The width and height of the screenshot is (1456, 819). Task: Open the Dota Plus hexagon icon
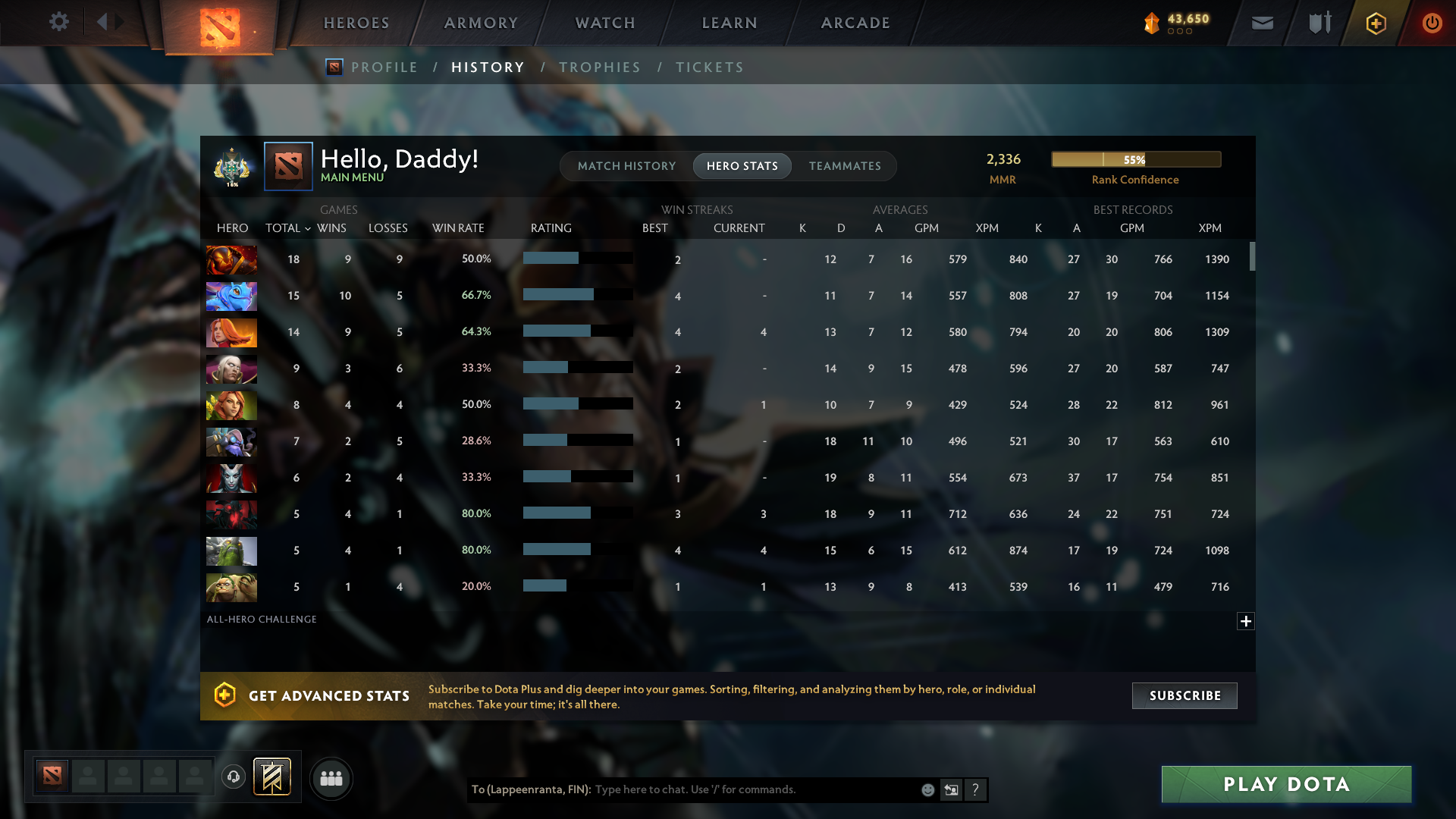[x=1375, y=23]
